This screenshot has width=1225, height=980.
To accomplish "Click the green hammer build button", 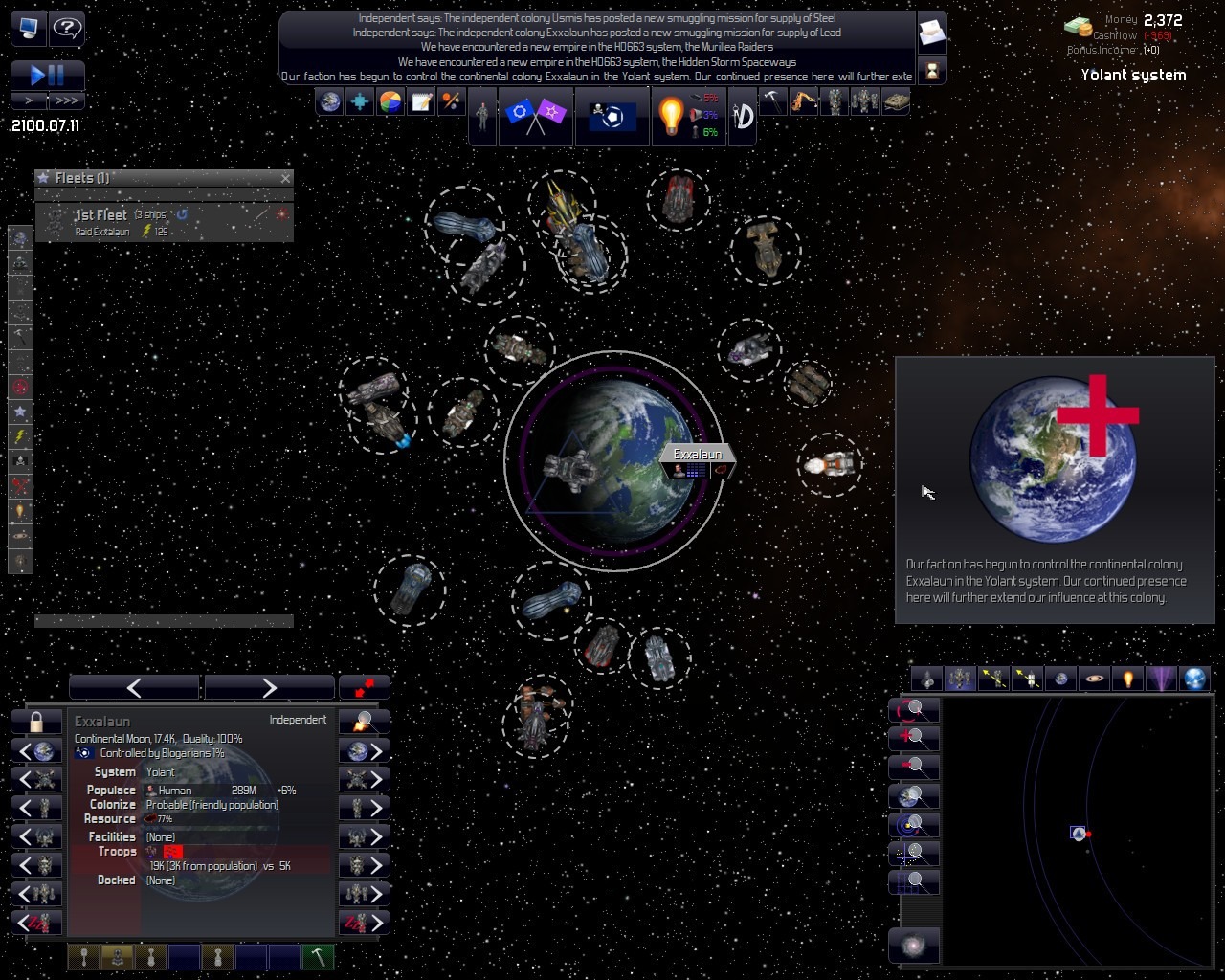I will click(318, 956).
